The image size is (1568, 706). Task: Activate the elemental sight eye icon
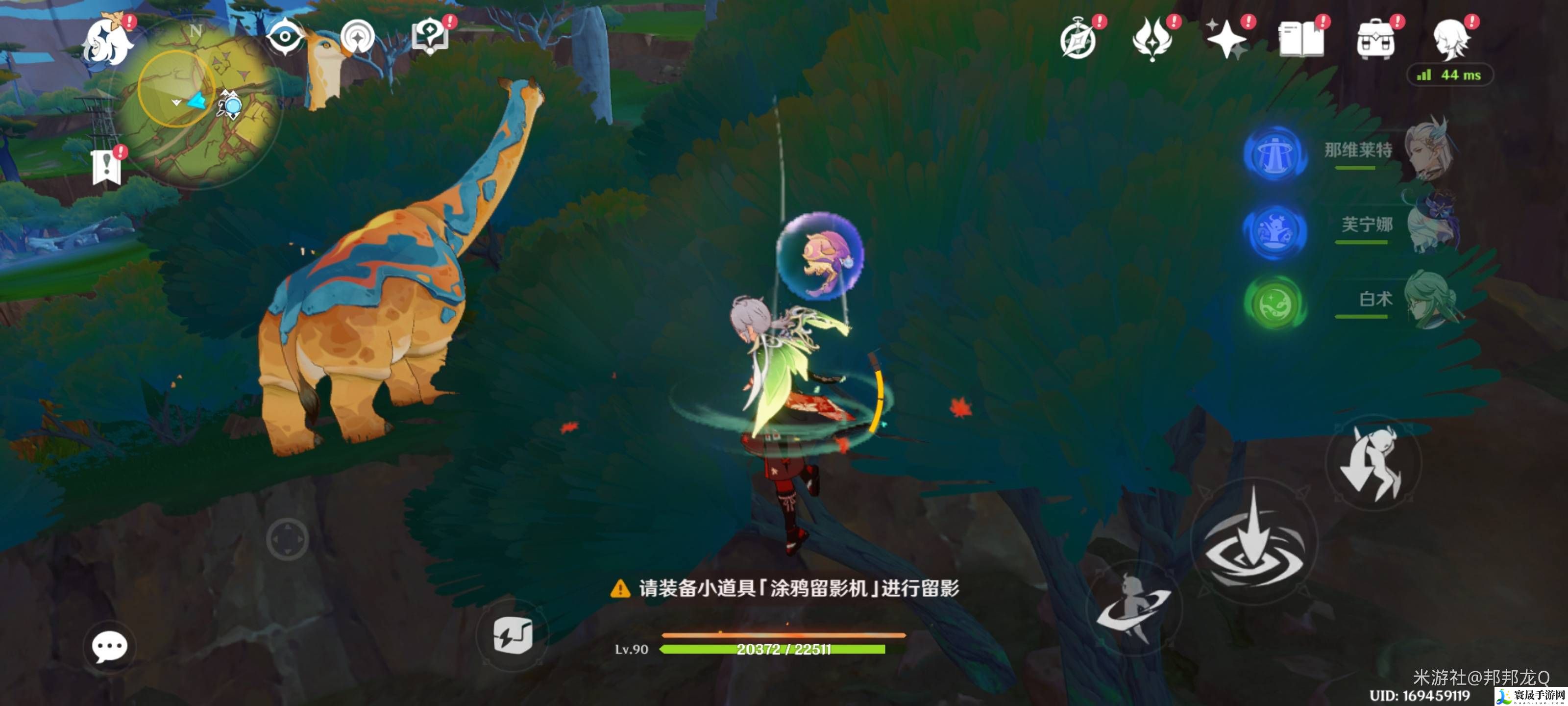click(x=284, y=37)
